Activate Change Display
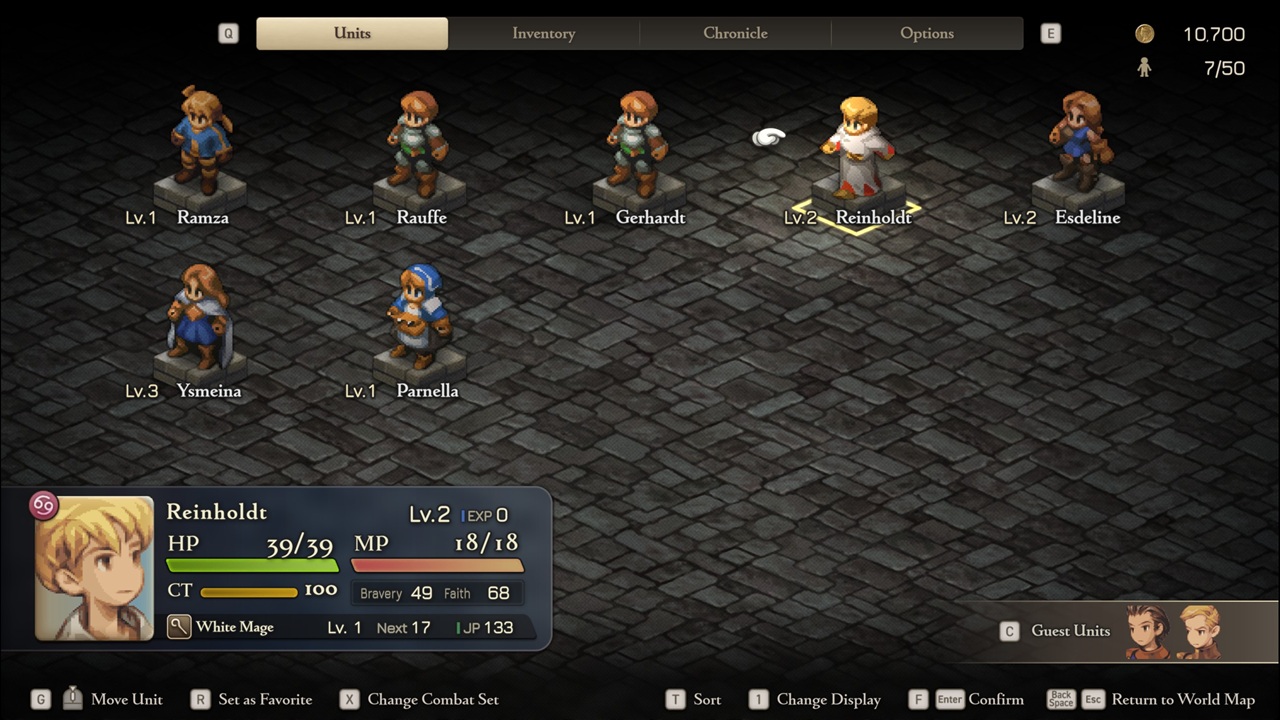The width and height of the screenshot is (1280, 720). click(828, 699)
